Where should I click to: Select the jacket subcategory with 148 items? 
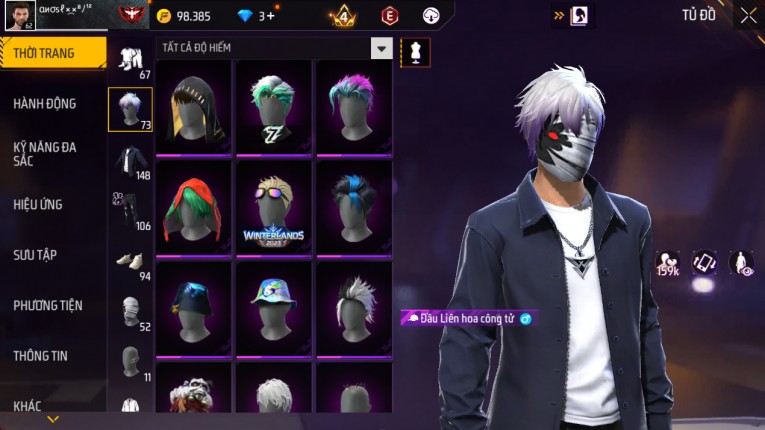[130, 160]
